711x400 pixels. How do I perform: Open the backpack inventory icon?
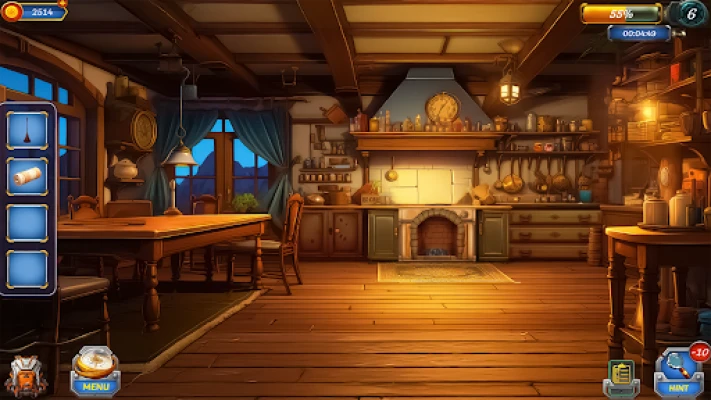[23, 377]
